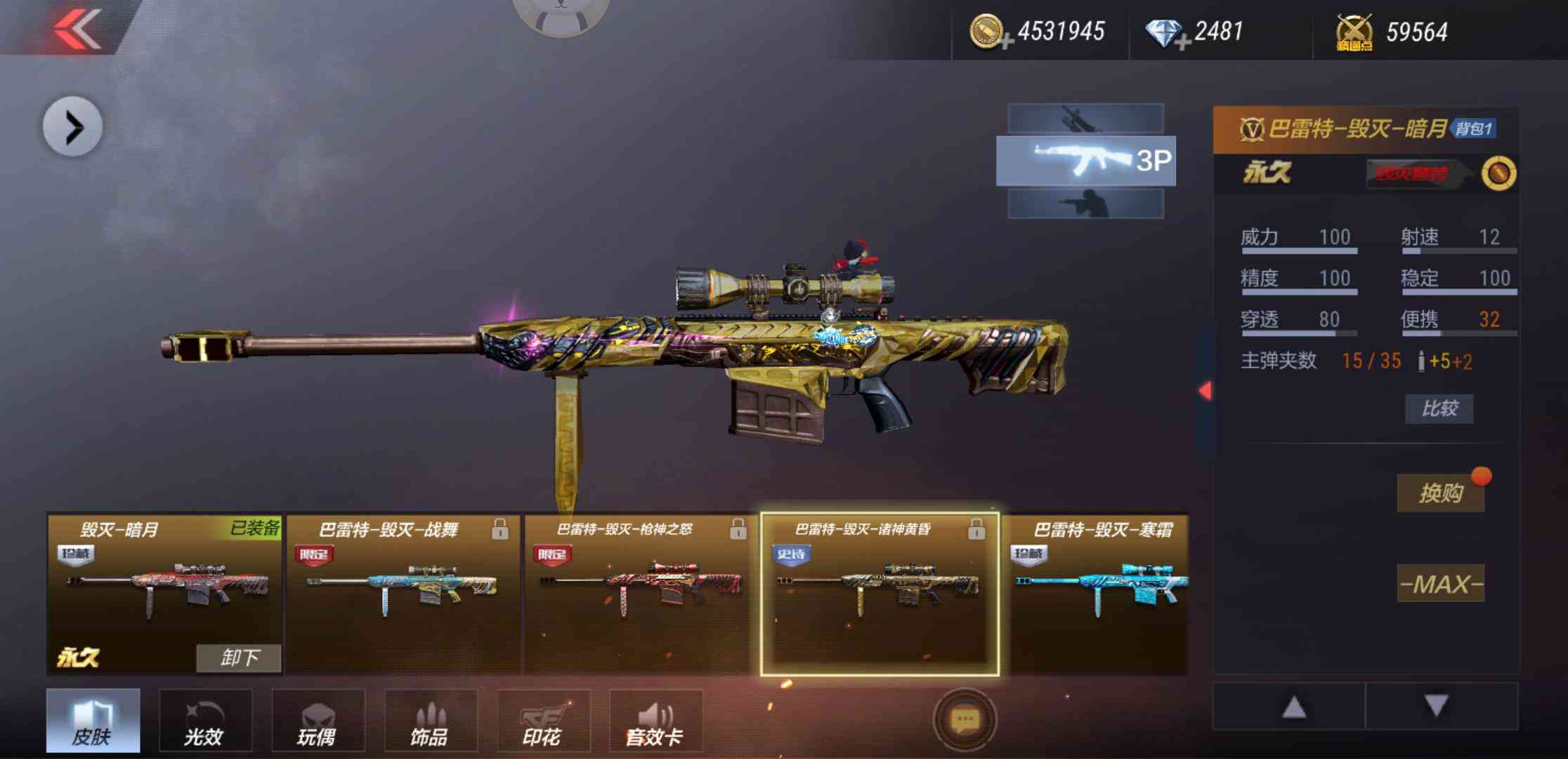Open the chat bubble button
This screenshot has height=759, width=1568.
tap(965, 719)
